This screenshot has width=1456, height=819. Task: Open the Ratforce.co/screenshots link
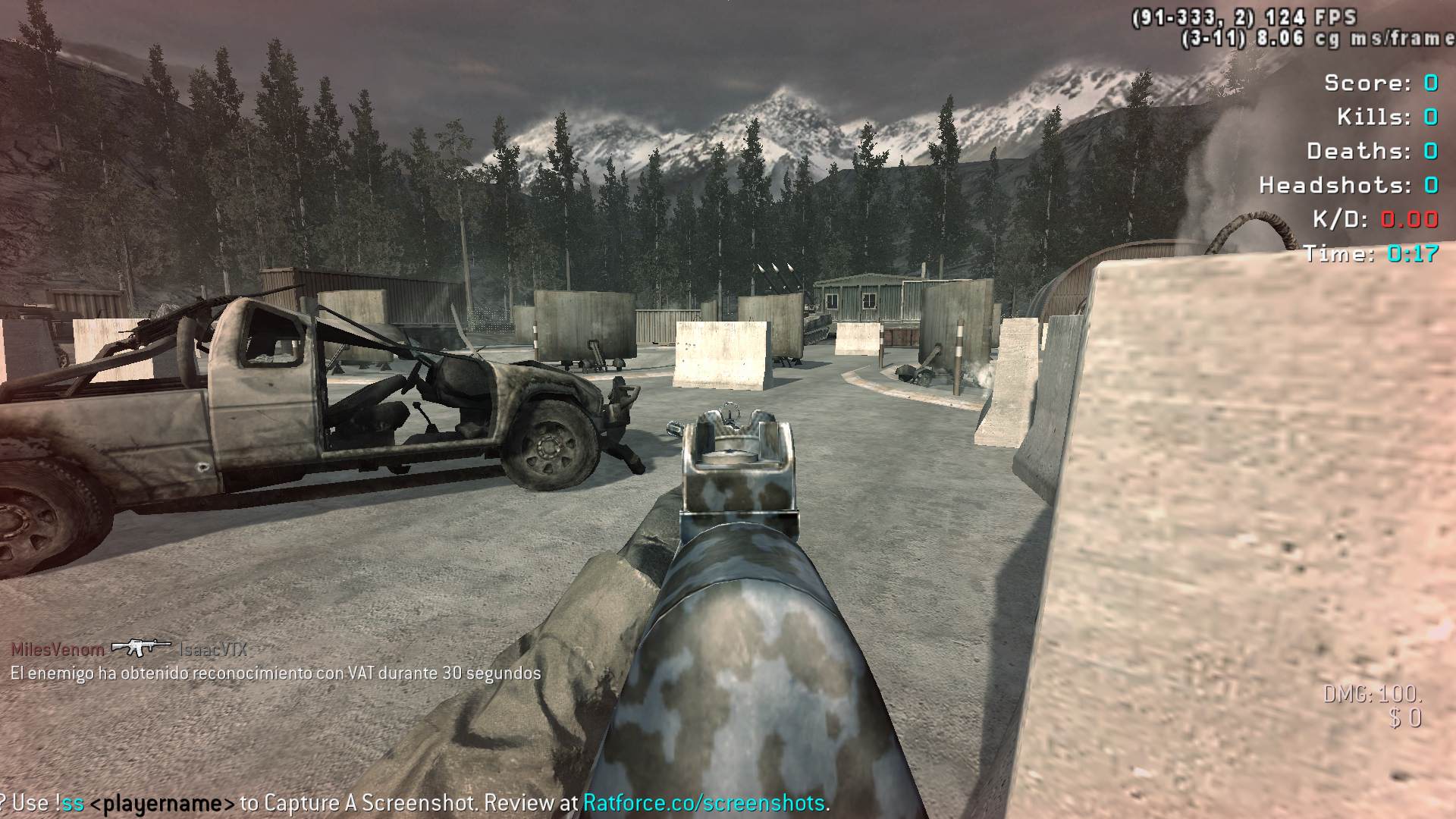coord(703,802)
